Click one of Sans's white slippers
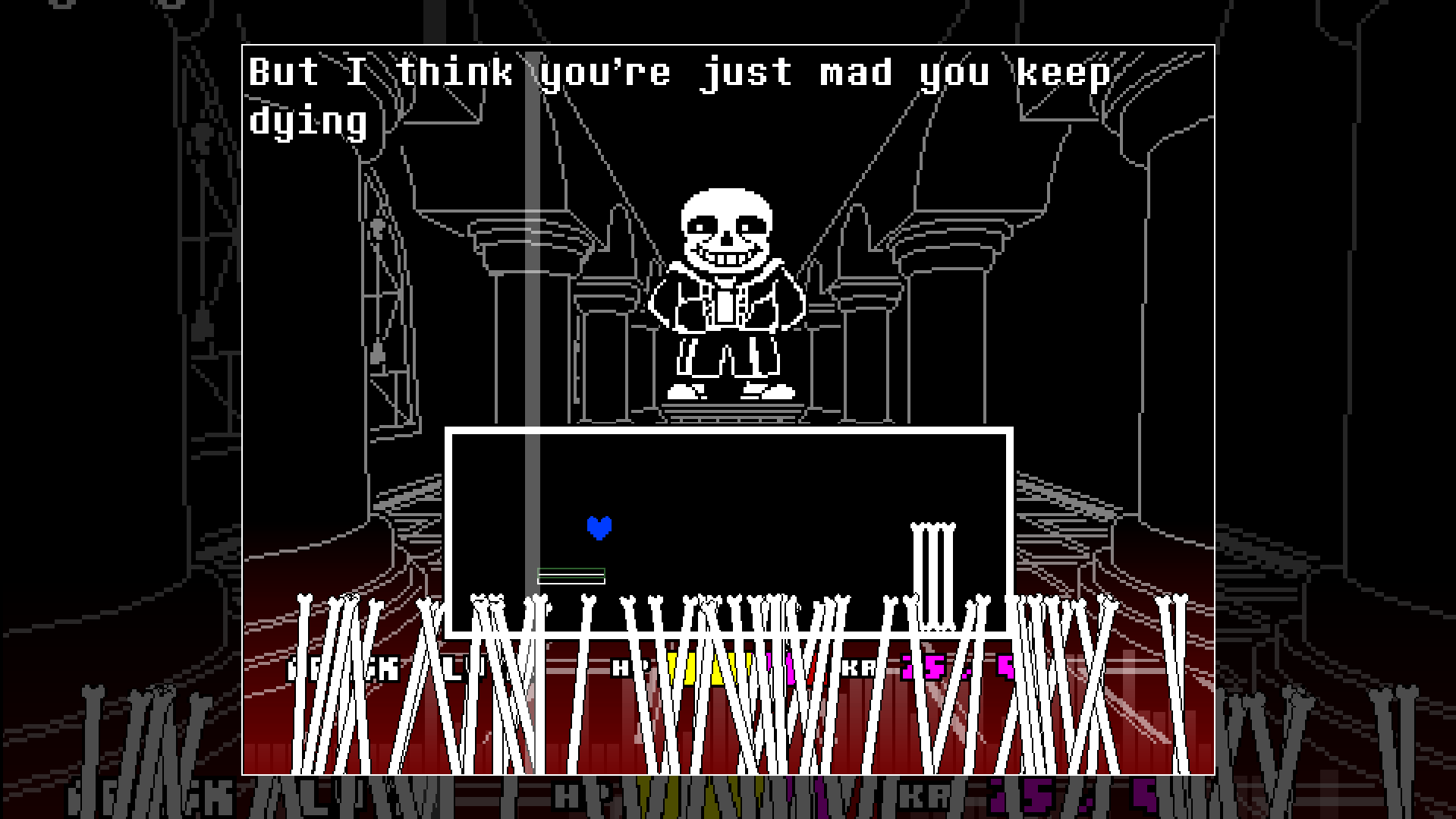Image resolution: width=1456 pixels, height=819 pixels. tap(683, 394)
